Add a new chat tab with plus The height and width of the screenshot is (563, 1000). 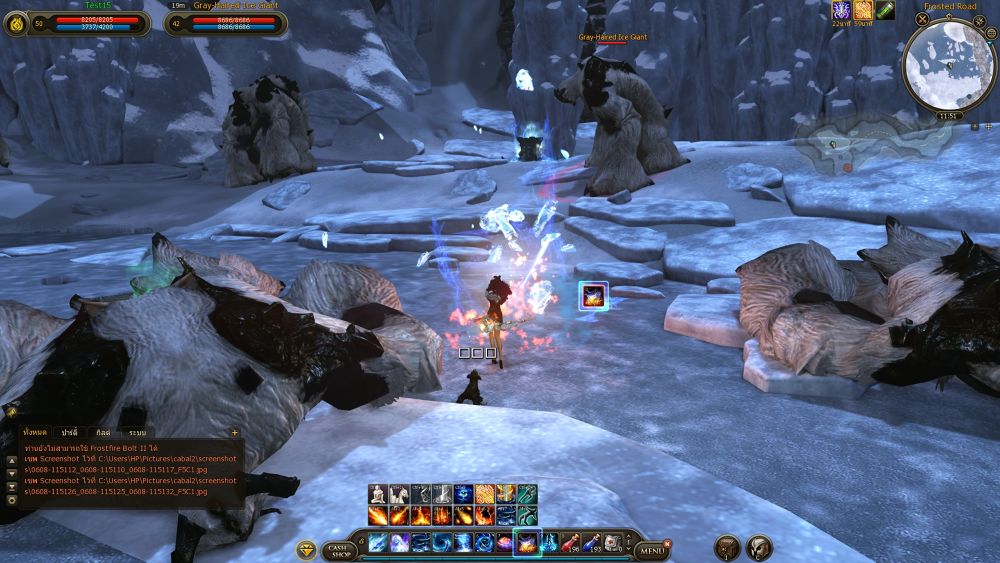pyautogui.click(x=235, y=432)
